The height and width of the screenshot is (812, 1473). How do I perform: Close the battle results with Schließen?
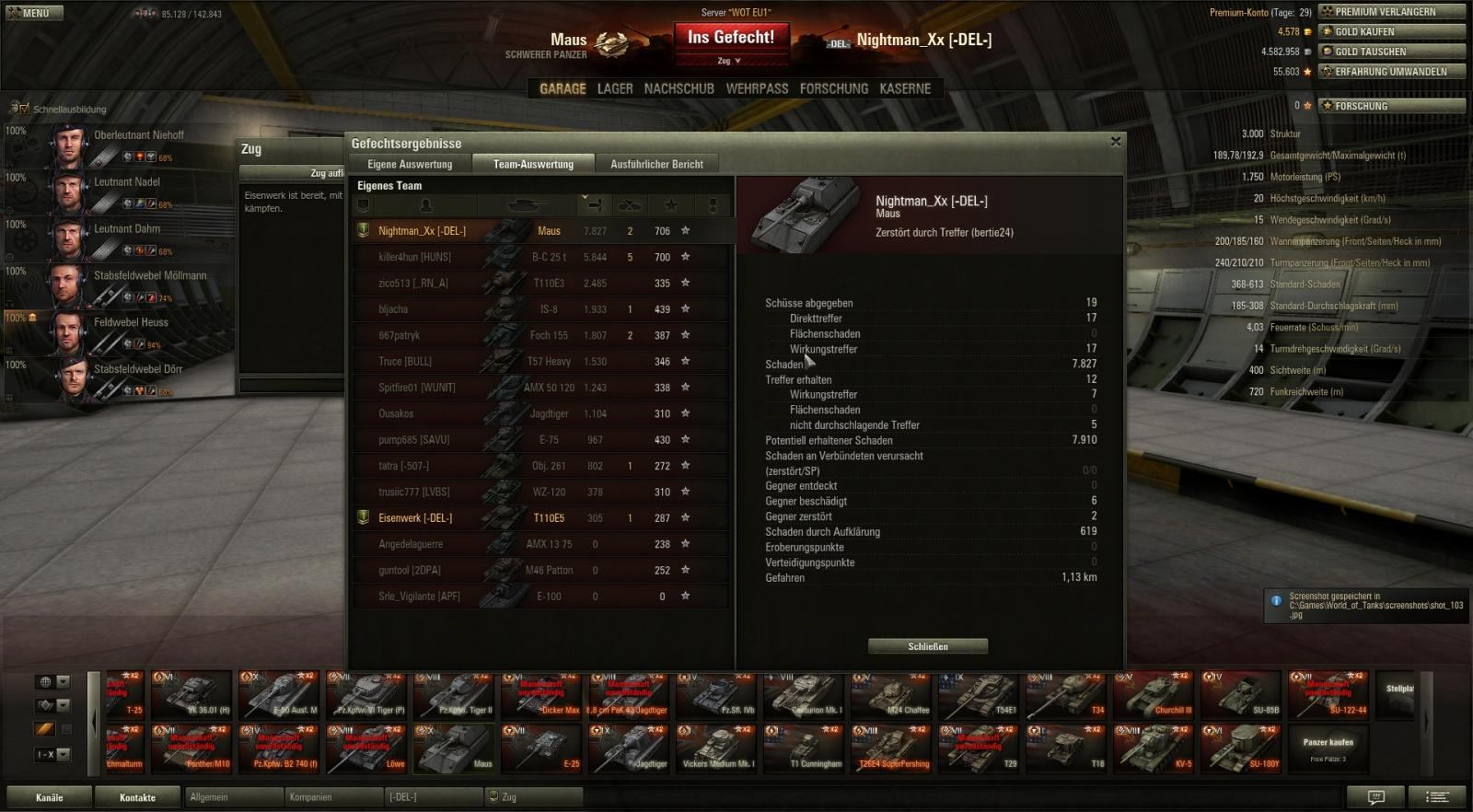[927, 646]
